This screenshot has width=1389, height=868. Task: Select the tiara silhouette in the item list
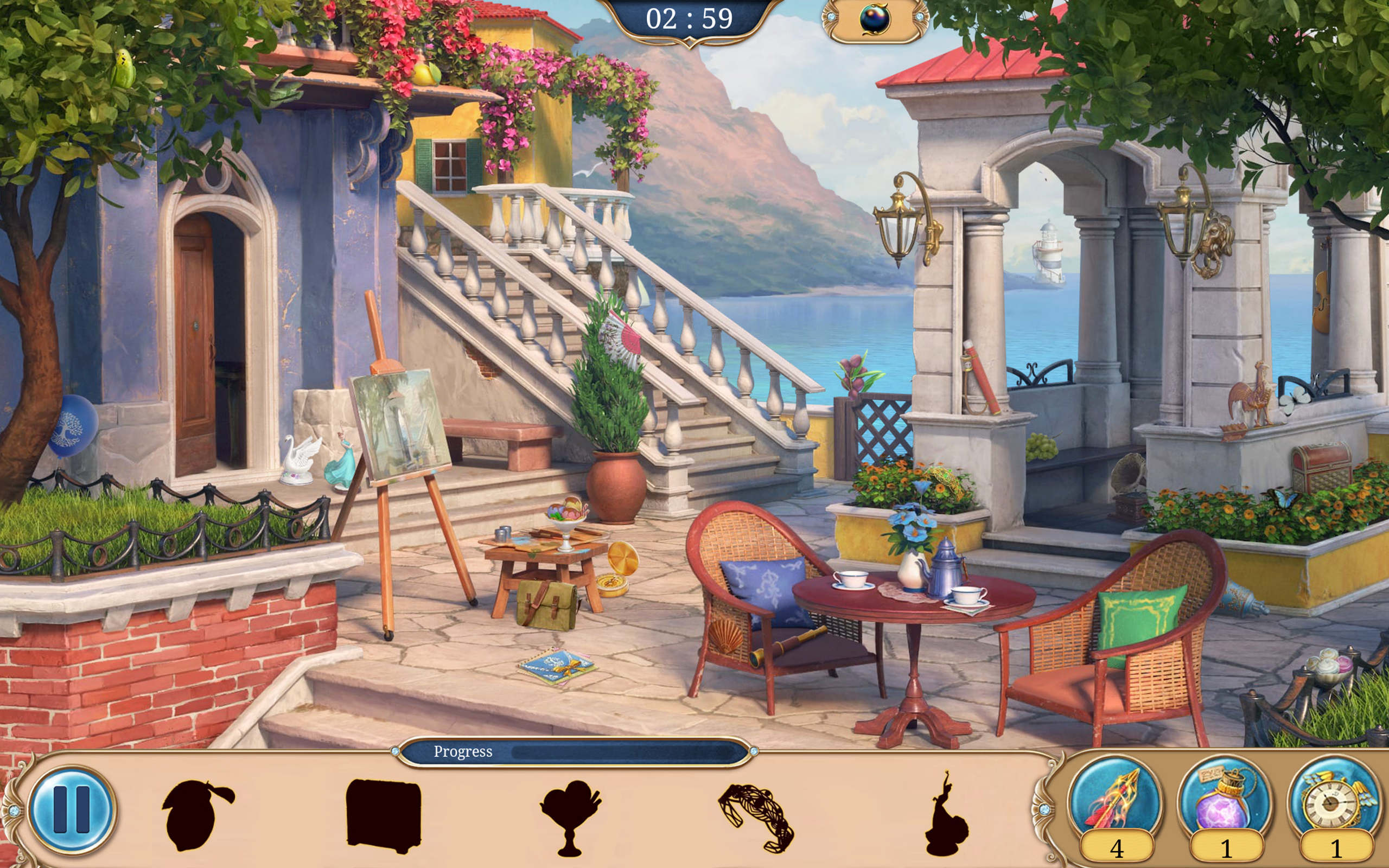pyautogui.click(x=756, y=817)
